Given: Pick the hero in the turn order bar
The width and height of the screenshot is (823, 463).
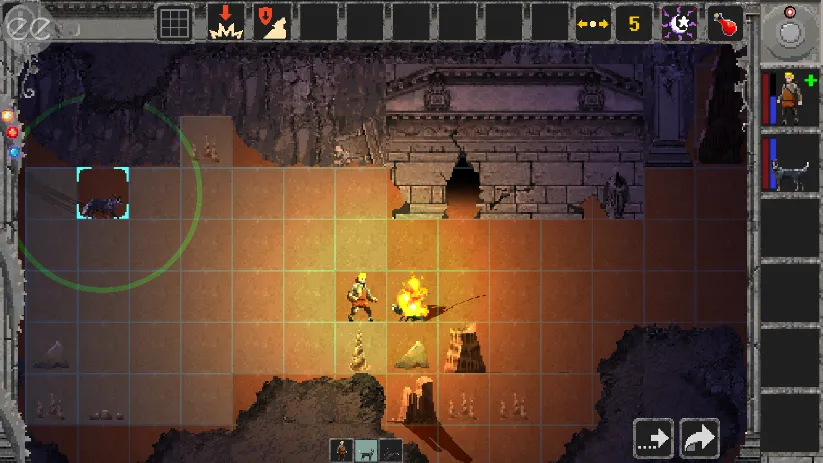Looking at the screenshot, I should [342, 450].
